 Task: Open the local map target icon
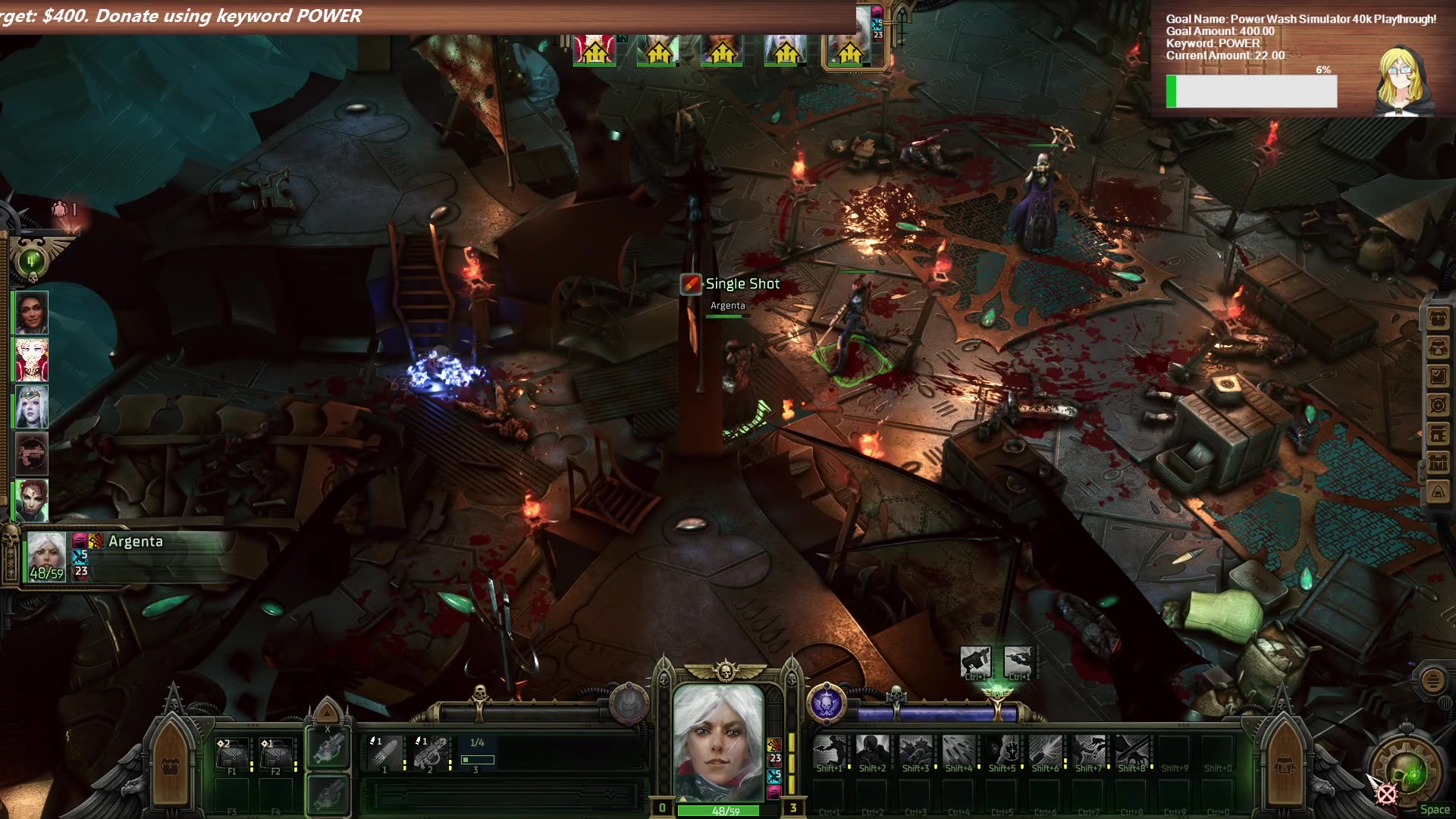click(1438, 405)
